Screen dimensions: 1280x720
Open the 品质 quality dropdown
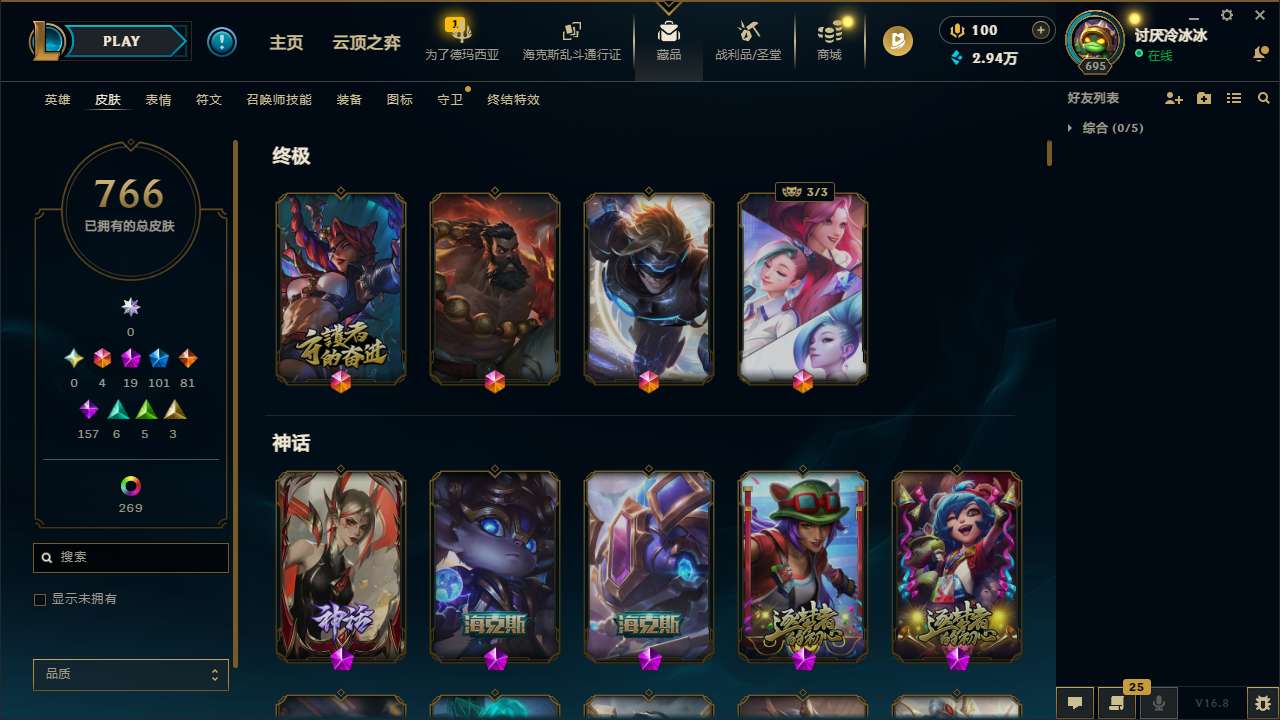130,674
